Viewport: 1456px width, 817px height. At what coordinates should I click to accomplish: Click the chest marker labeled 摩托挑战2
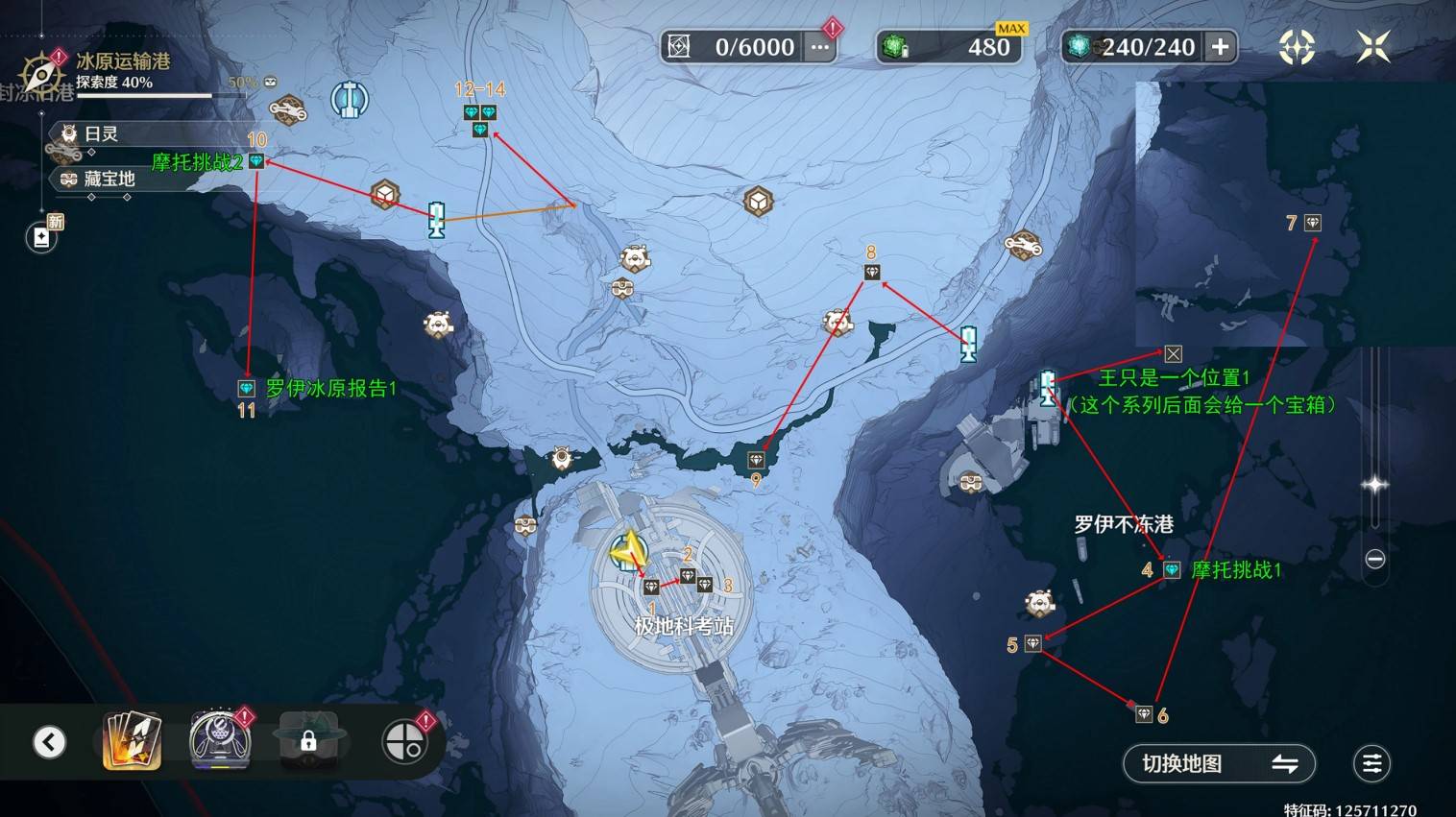(x=255, y=161)
